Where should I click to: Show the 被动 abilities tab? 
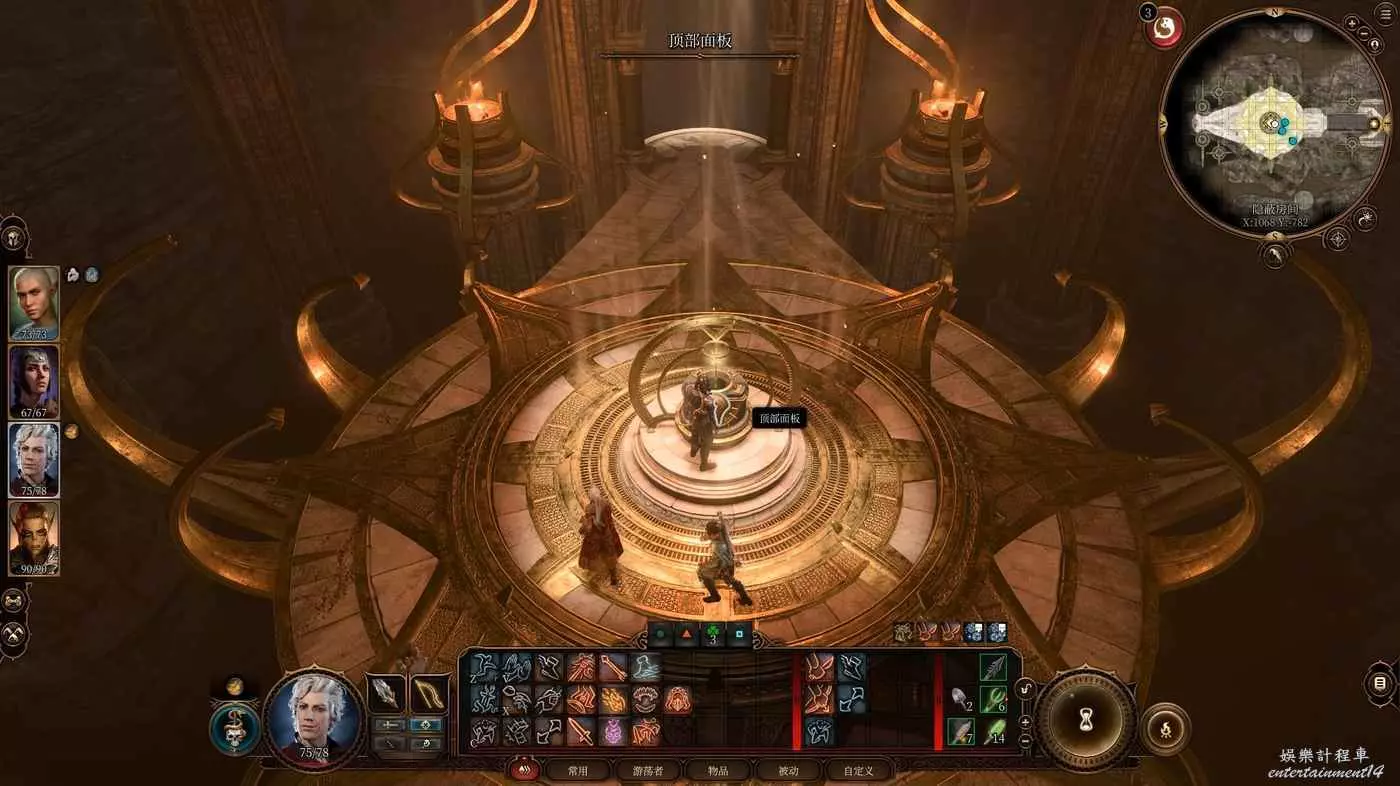point(788,770)
